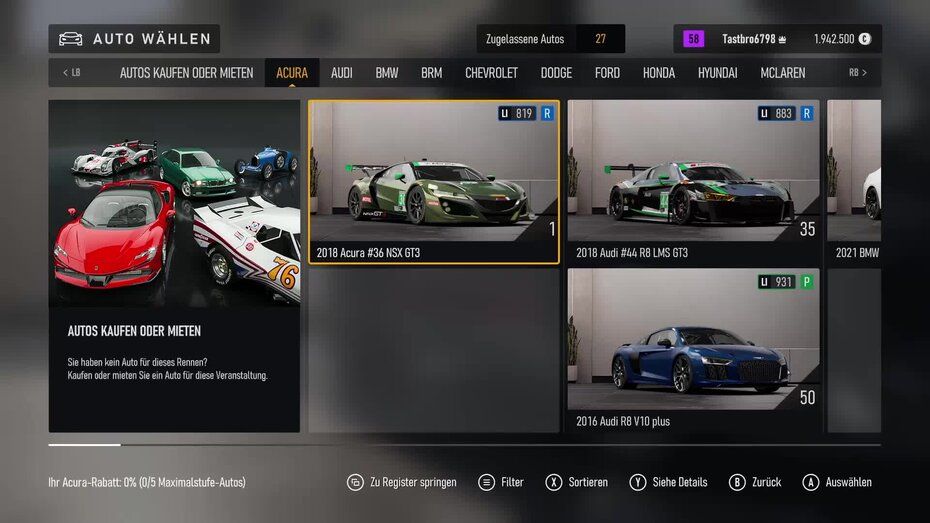Screen dimensions: 930x523
Task: Choose the Chevrolet tab
Action: point(491,73)
